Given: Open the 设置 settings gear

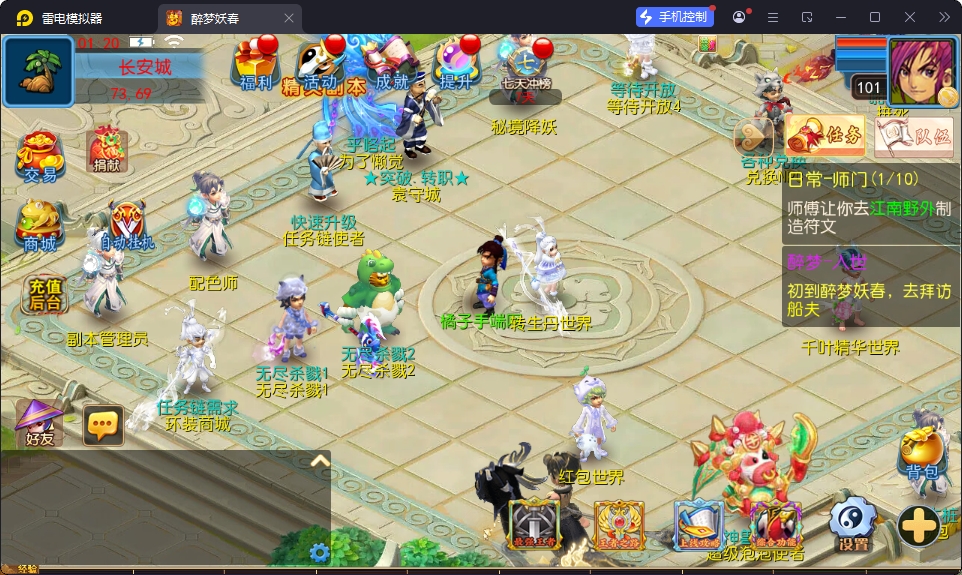Looking at the screenshot, I should [853, 524].
